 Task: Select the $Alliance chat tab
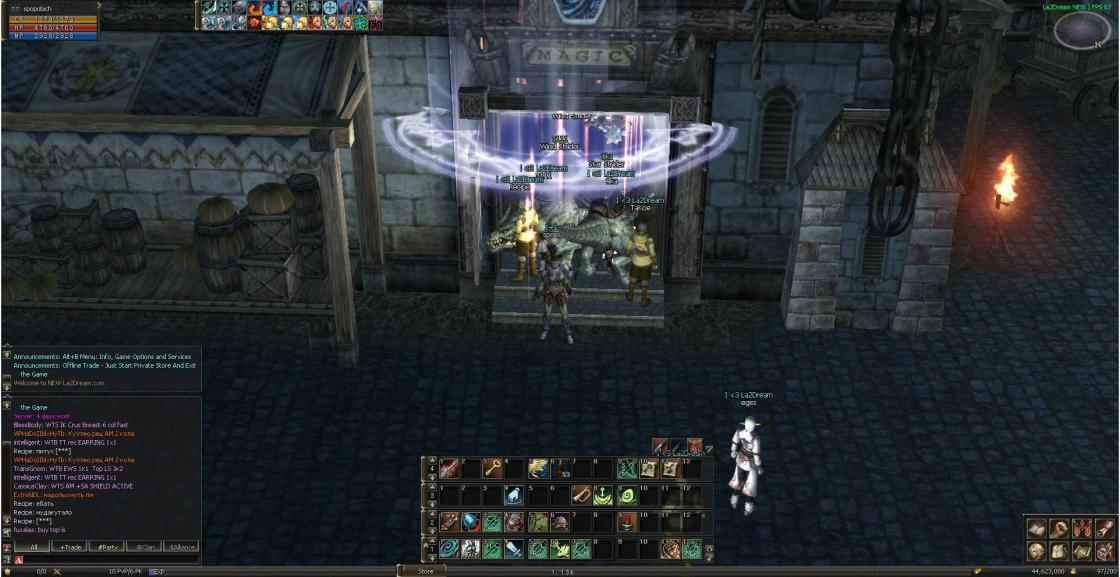pyautogui.click(x=181, y=547)
